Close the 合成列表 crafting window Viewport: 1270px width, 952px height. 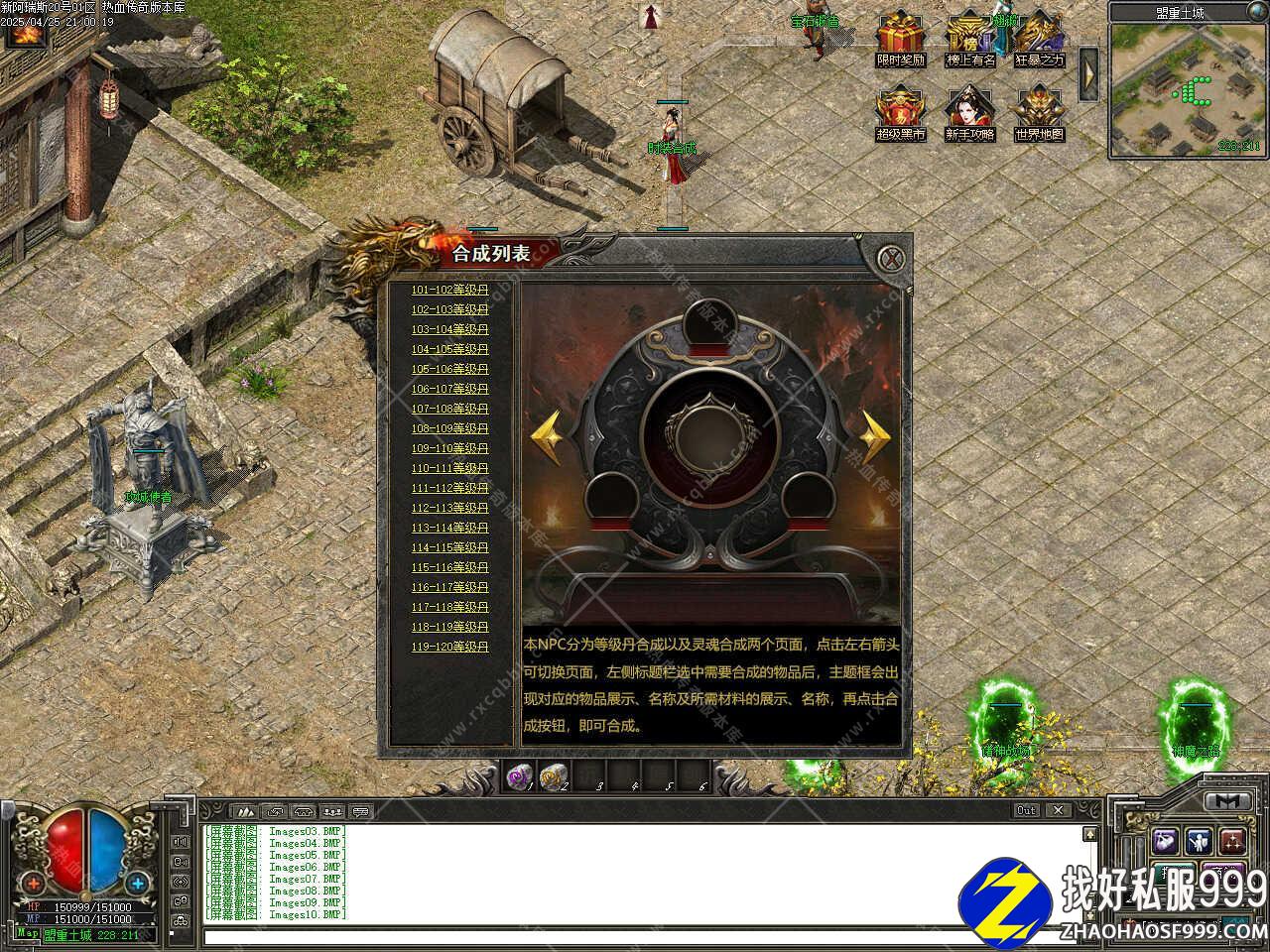[894, 259]
